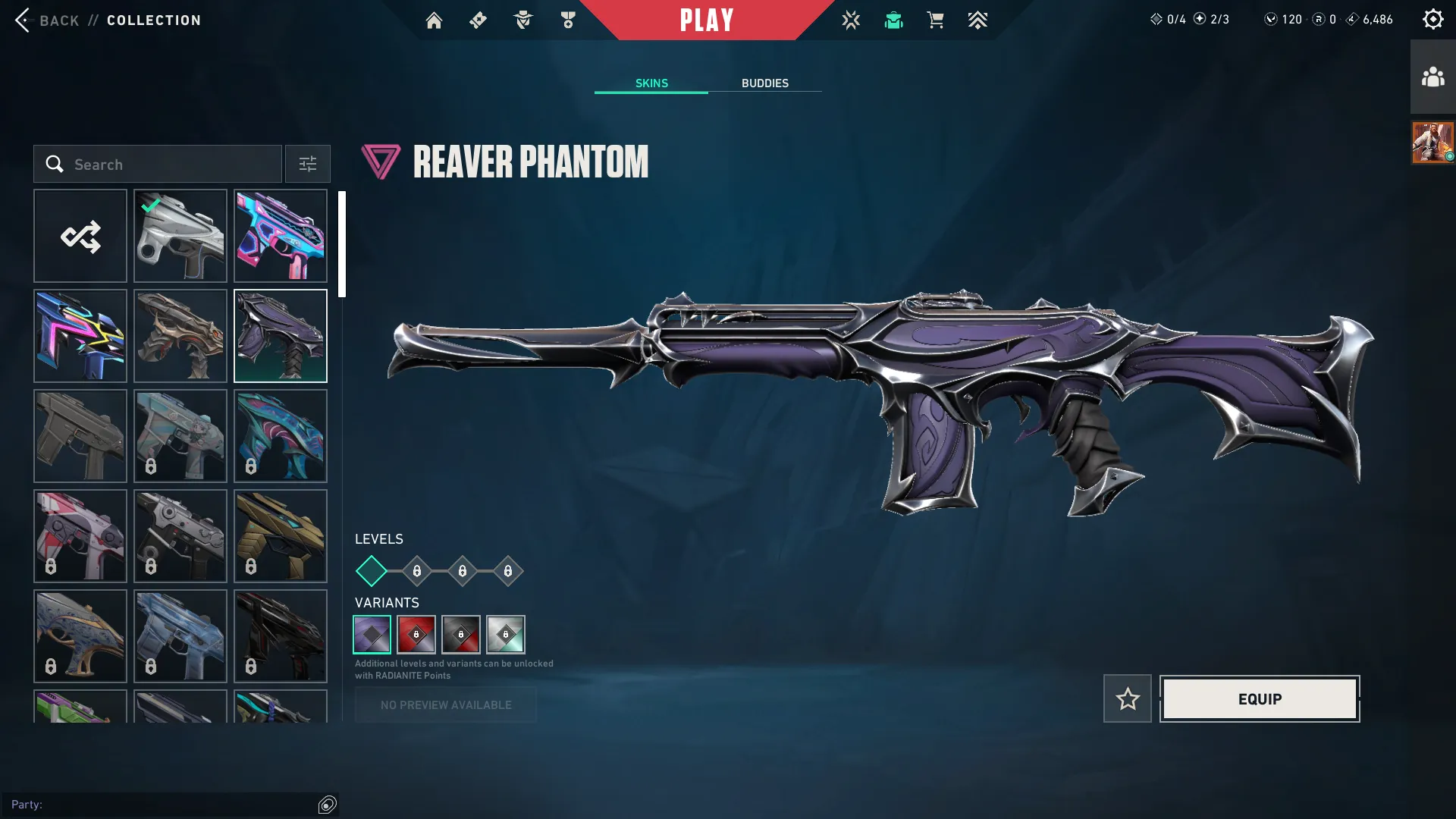Click the skin Search field
Screen dimensions: 1456x819
157,164
